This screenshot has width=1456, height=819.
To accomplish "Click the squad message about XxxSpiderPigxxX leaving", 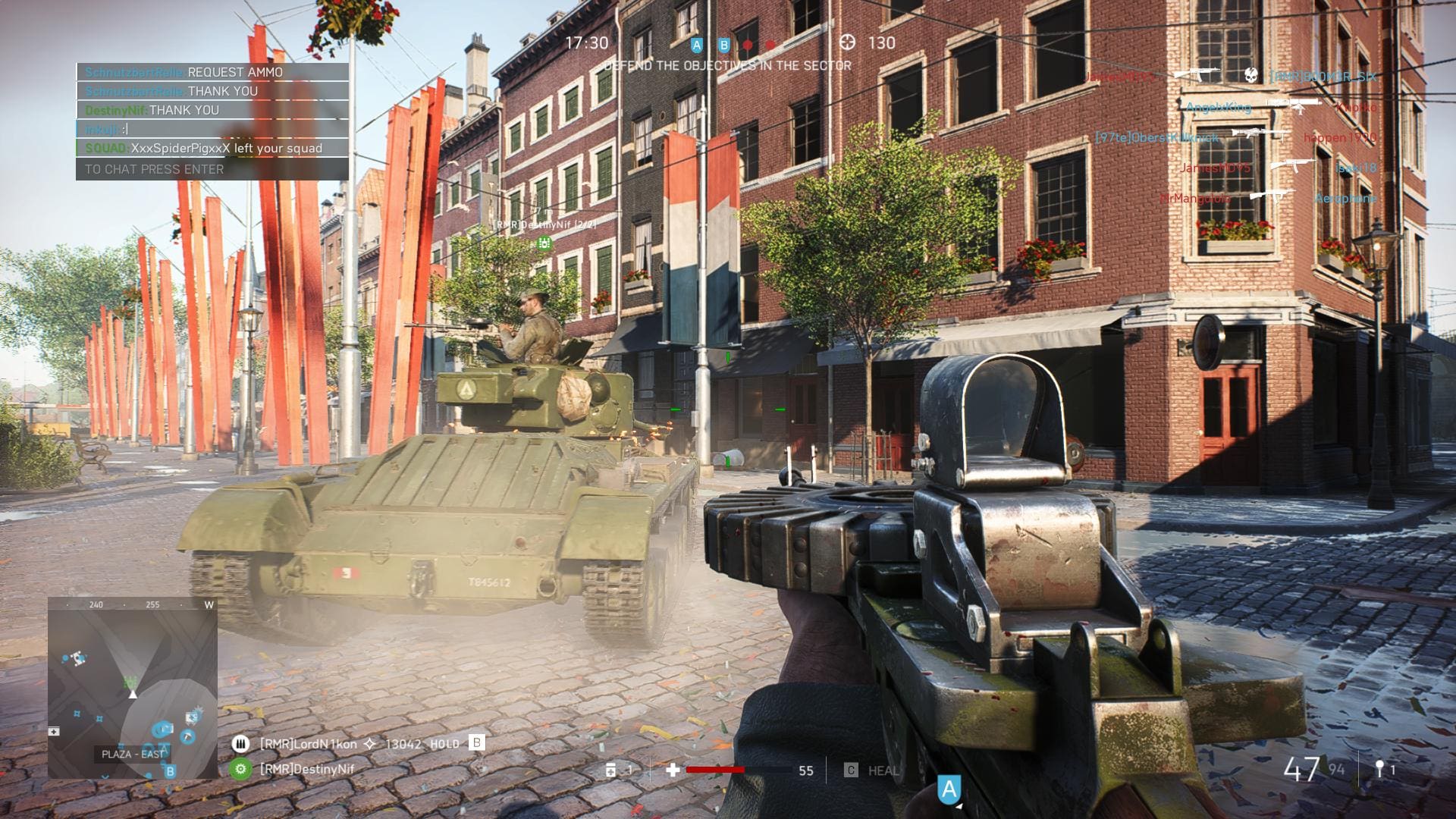I will click(x=212, y=149).
